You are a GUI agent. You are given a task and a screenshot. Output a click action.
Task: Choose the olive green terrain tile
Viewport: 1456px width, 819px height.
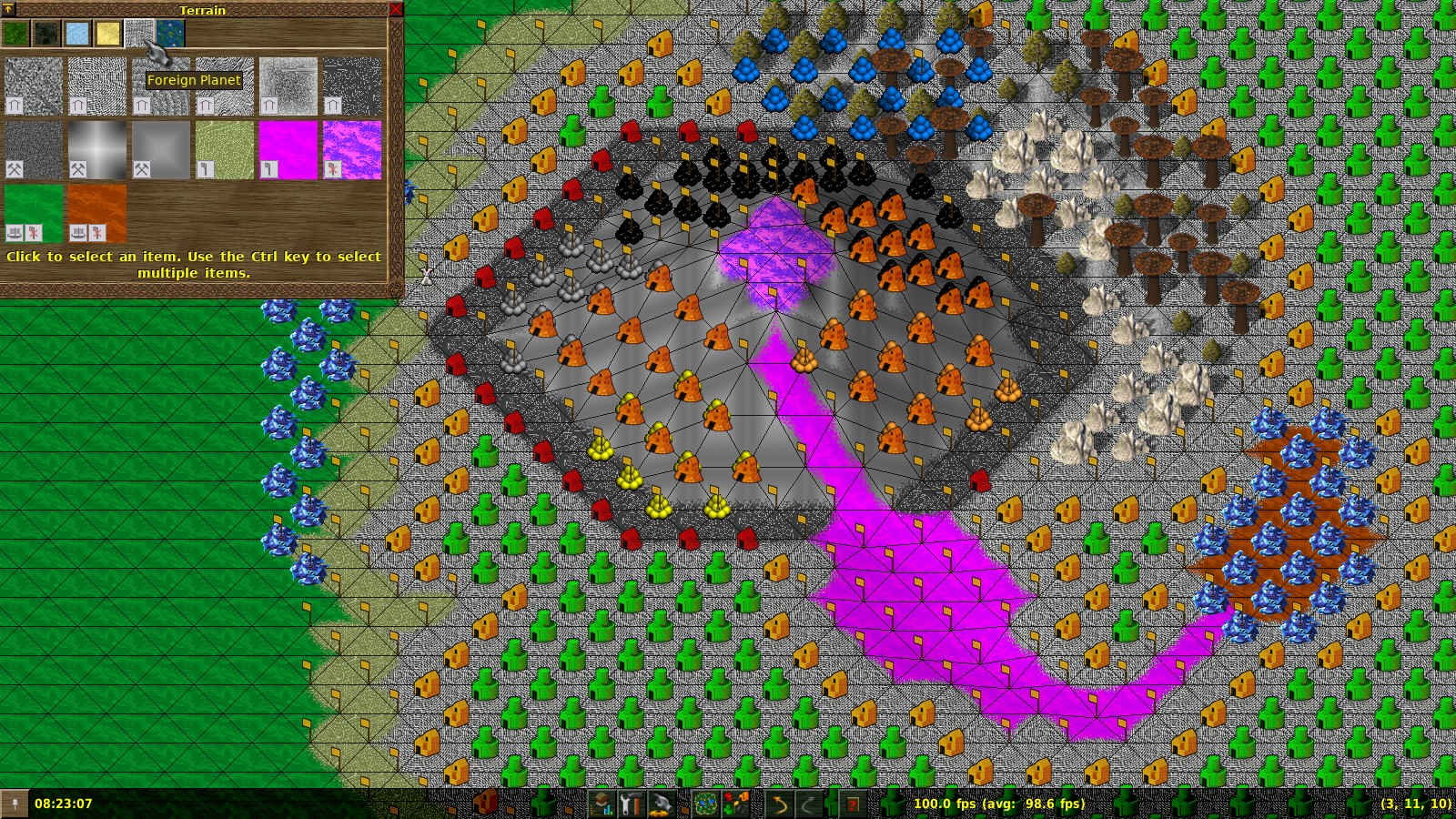[225, 150]
